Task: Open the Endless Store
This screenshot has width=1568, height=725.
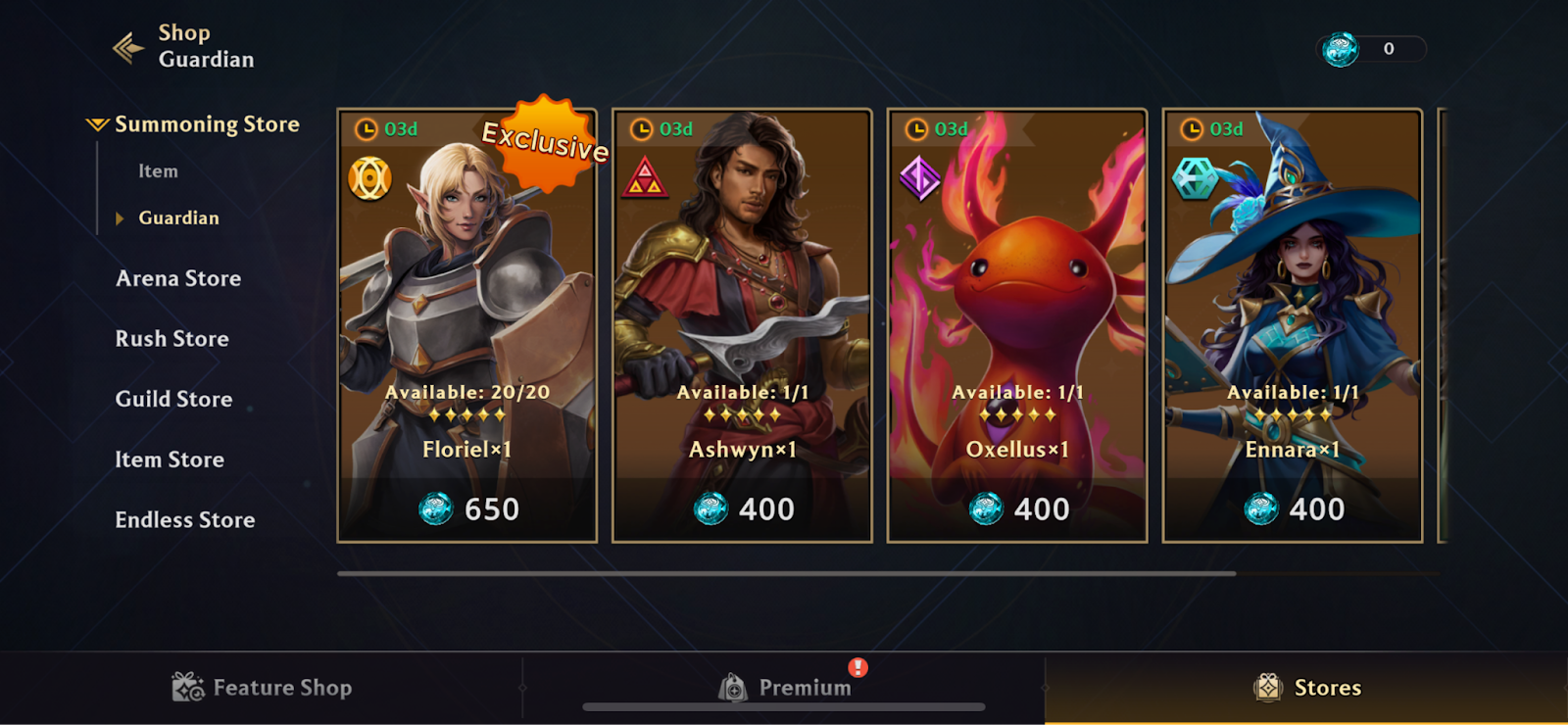Action: pyautogui.click(x=185, y=520)
